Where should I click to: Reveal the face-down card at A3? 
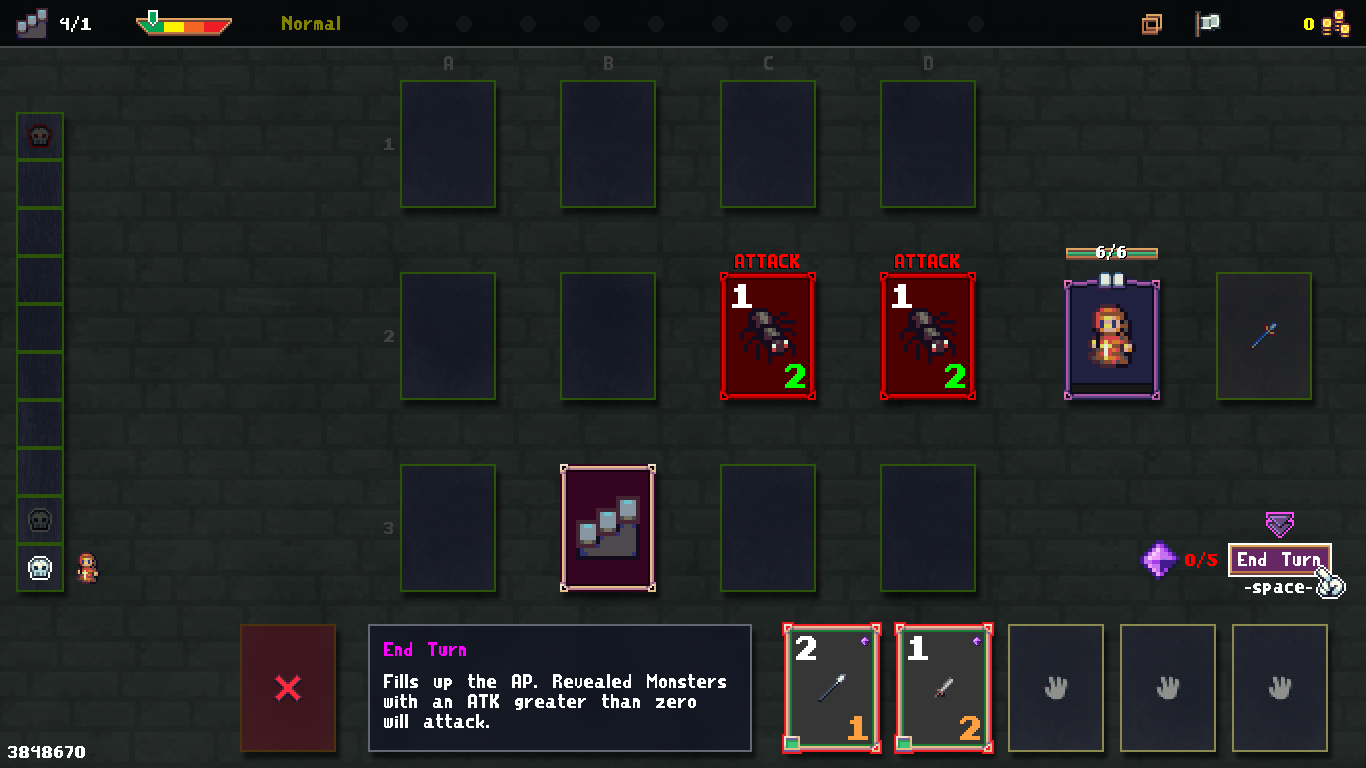click(448, 528)
